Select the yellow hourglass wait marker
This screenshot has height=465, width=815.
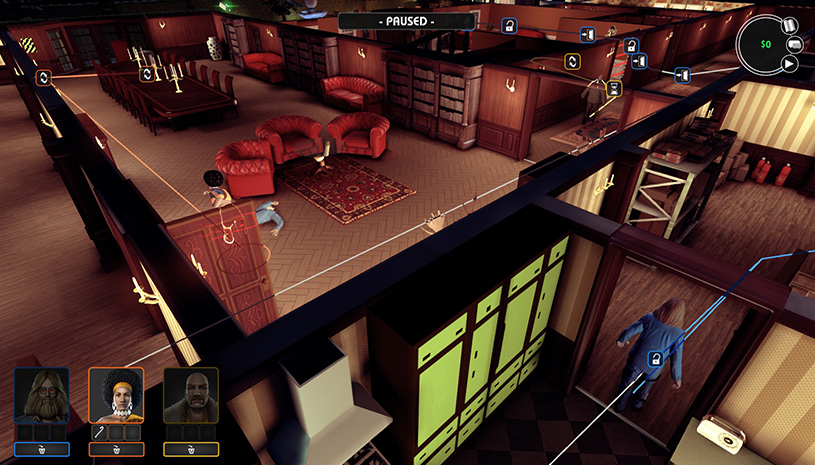pyautogui.click(x=614, y=88)
